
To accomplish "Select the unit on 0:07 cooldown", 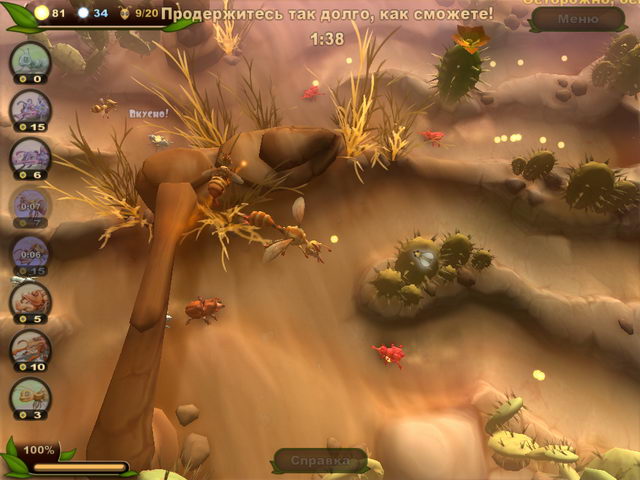I will pyautogui.click(x=30, y=204).
